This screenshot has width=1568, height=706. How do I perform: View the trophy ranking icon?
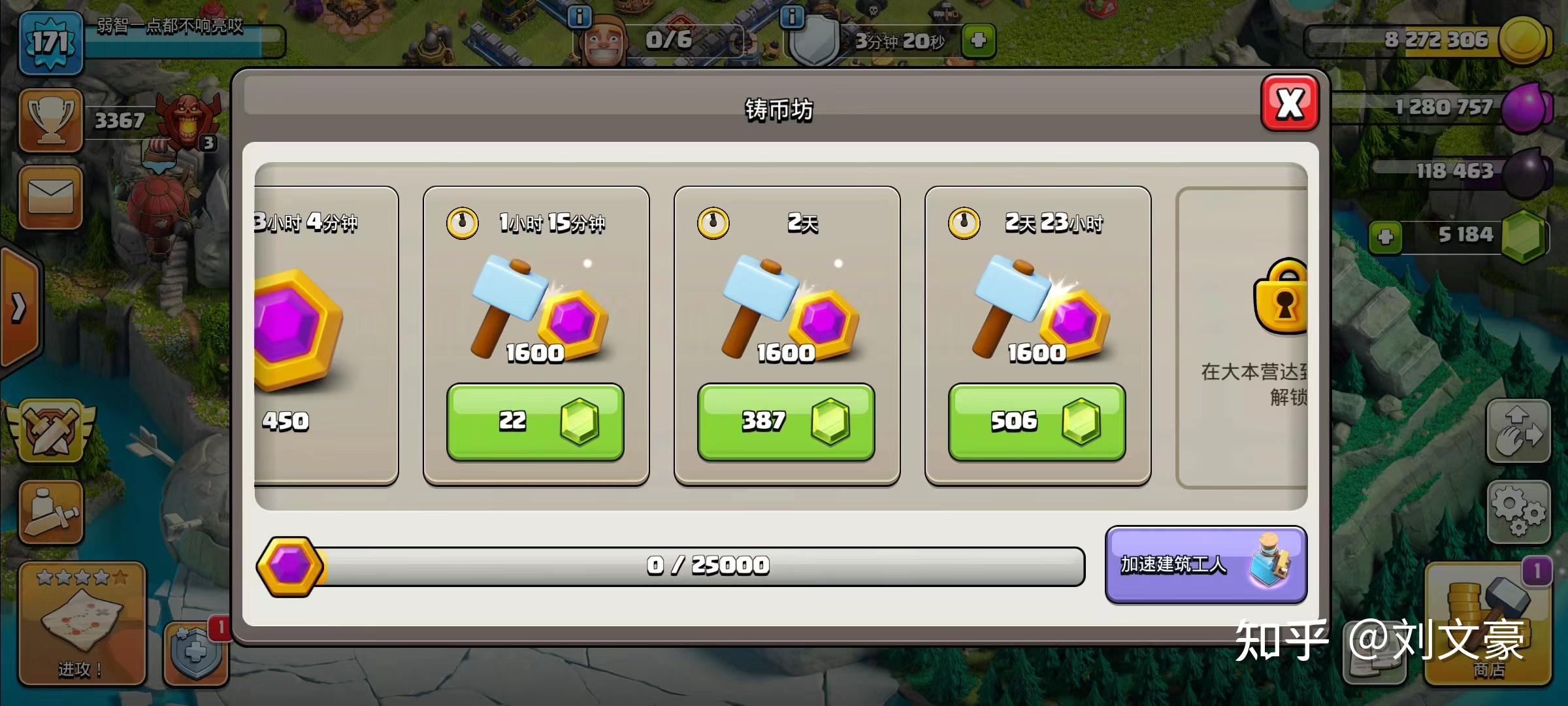click(x=50, y=121)
